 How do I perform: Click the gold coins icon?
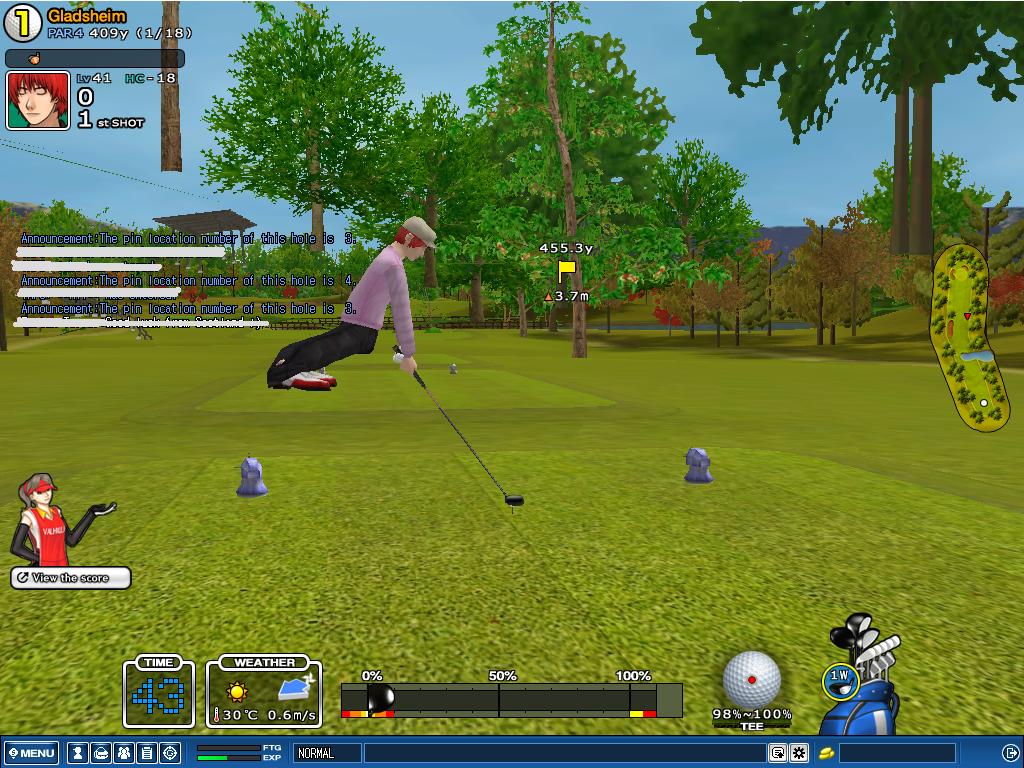pos(827,753)
